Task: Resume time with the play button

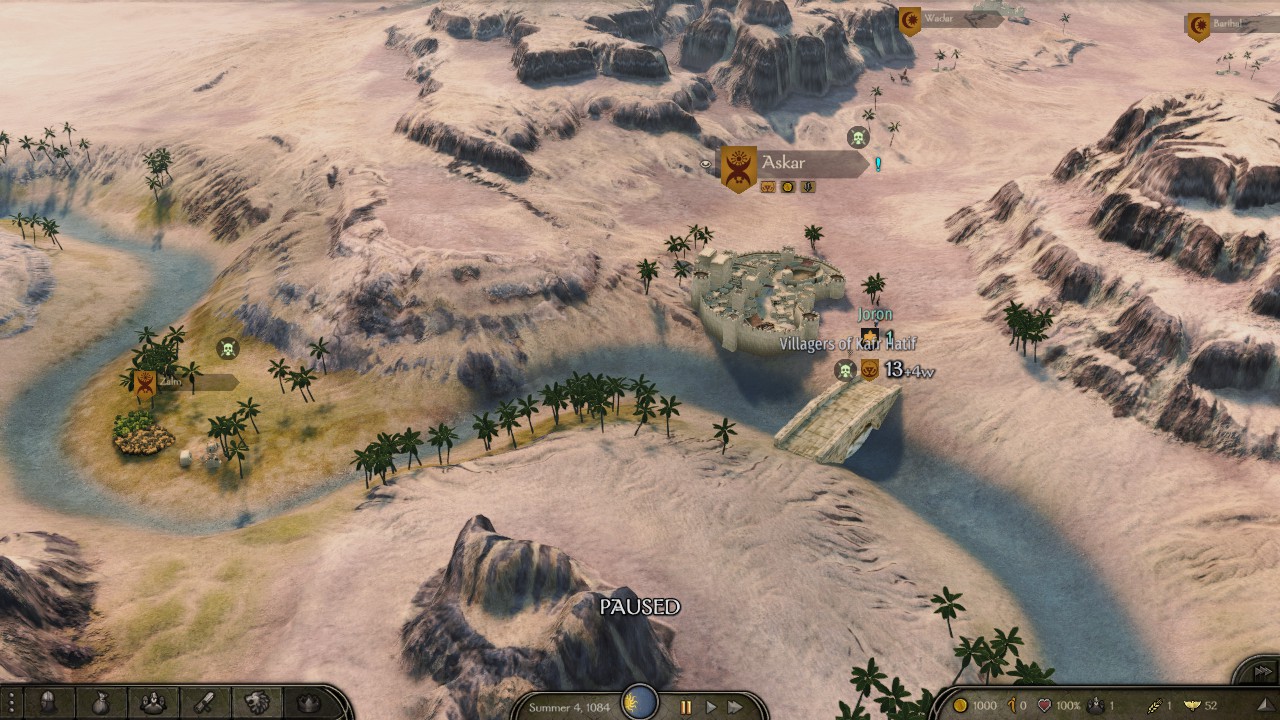Action: [711, 707]
